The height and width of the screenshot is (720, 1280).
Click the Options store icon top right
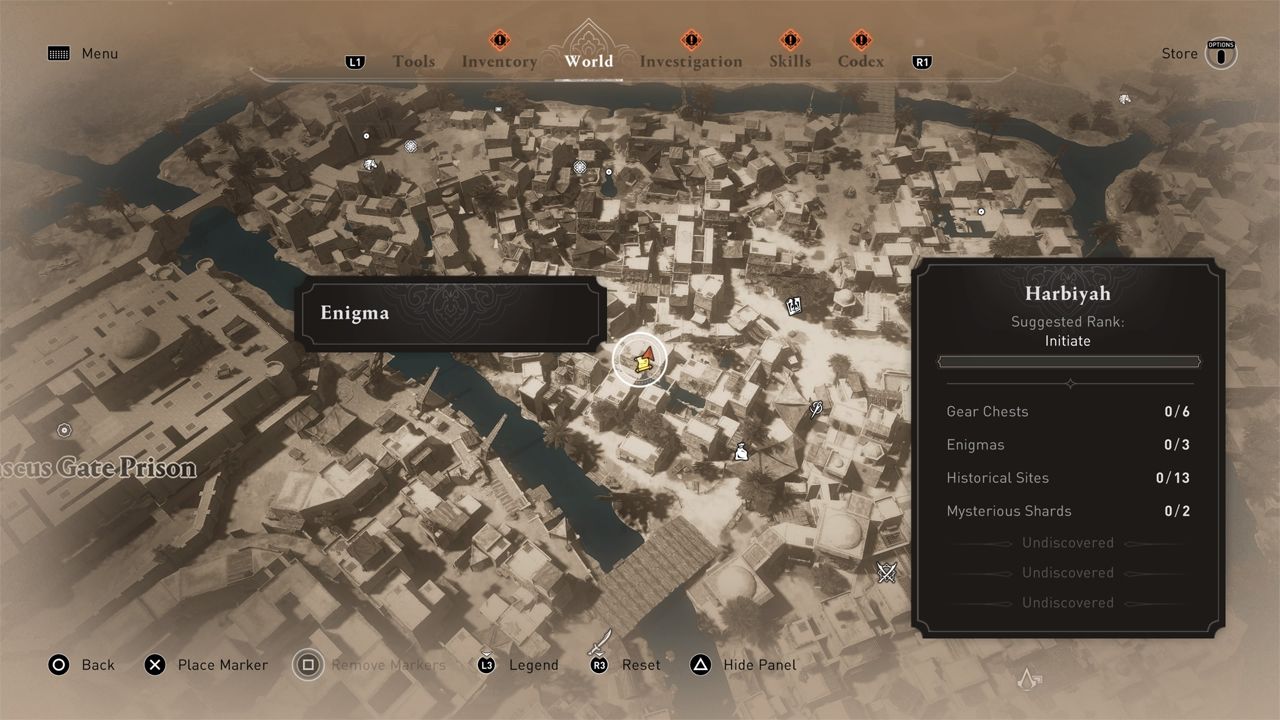pos(1221,54)
